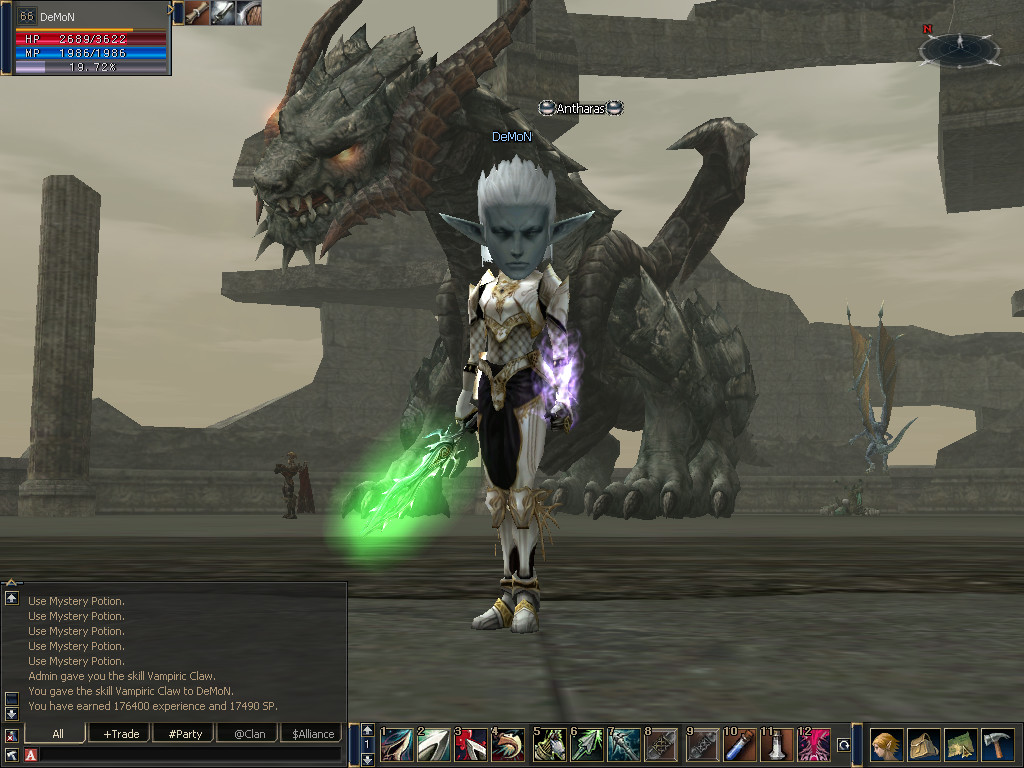Switch hotbar page with the up arrow
The width and height of the screenshot is (1024, 768).
368,730
